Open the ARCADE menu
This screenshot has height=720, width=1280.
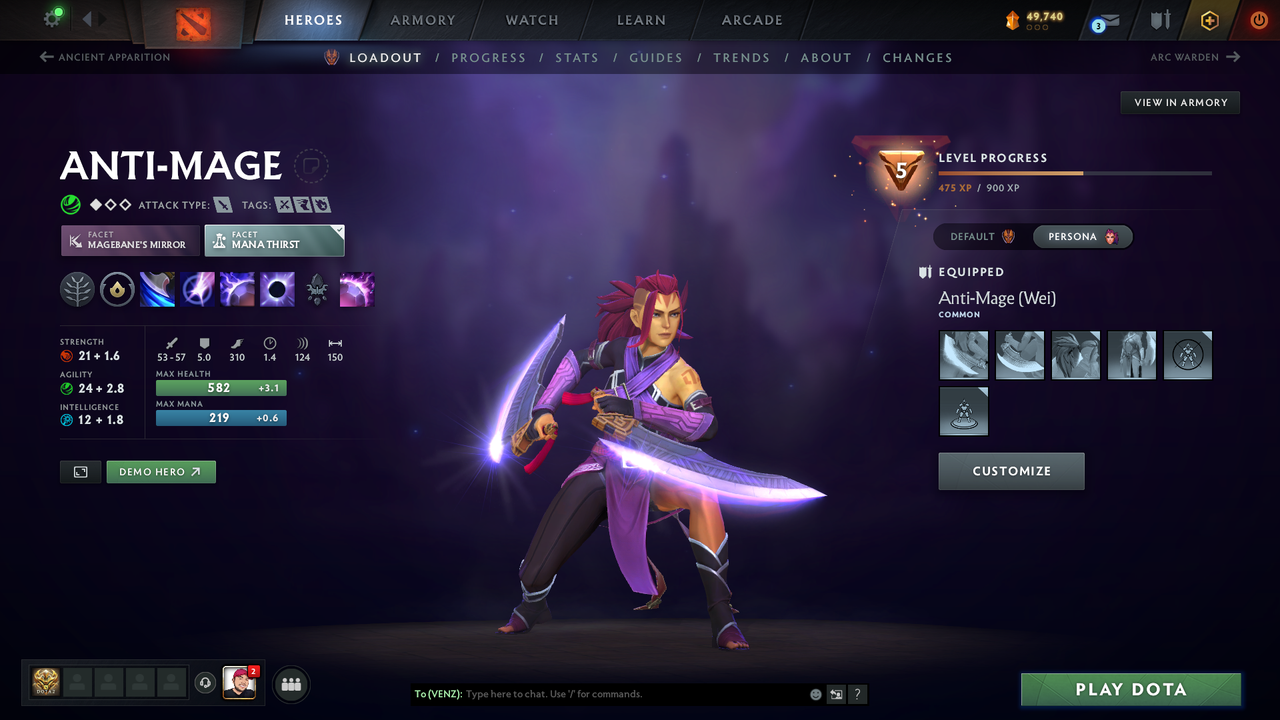[x=751, y=20]
